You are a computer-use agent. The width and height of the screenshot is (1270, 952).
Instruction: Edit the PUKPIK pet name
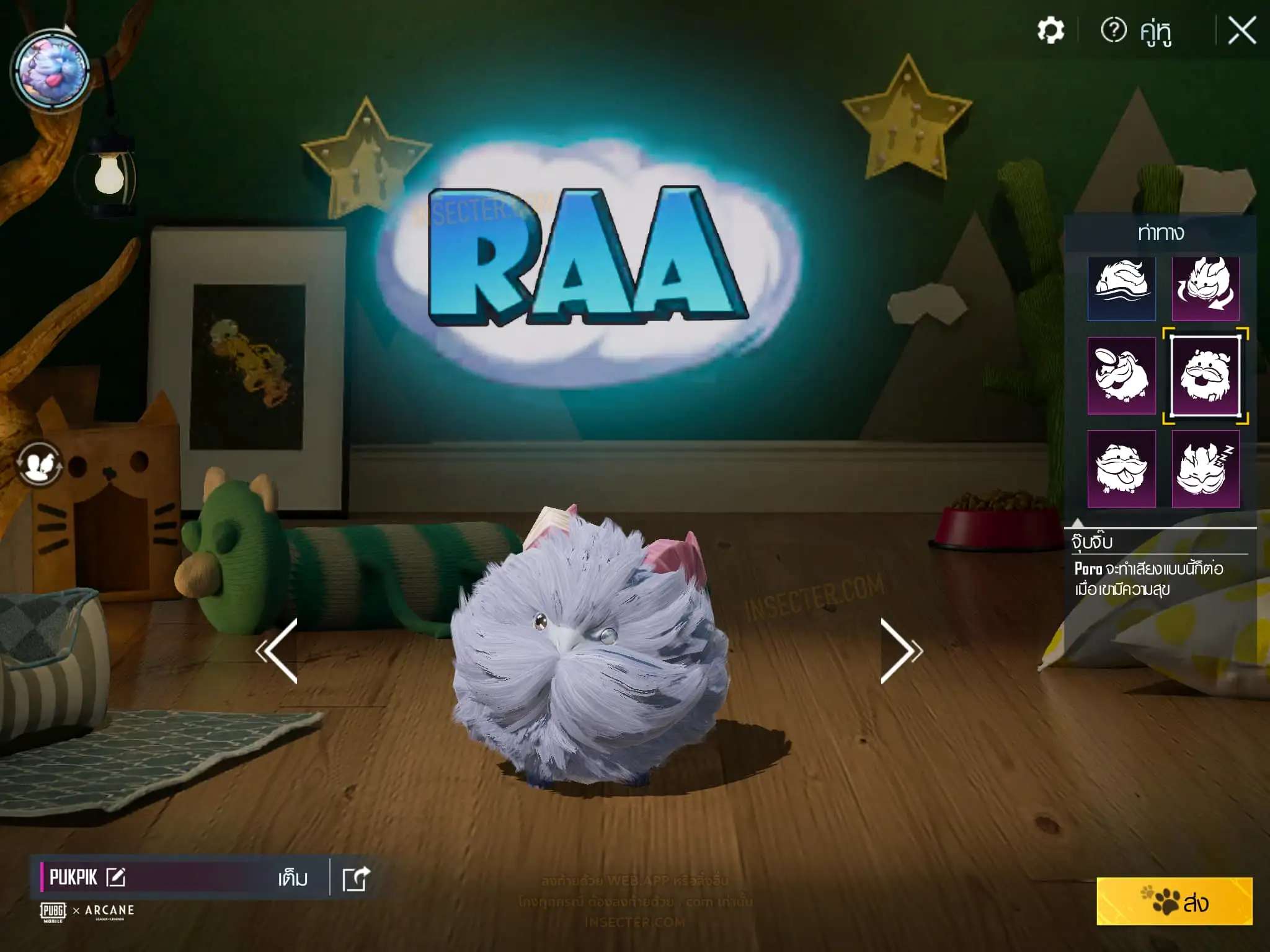(x=116, y=877)
